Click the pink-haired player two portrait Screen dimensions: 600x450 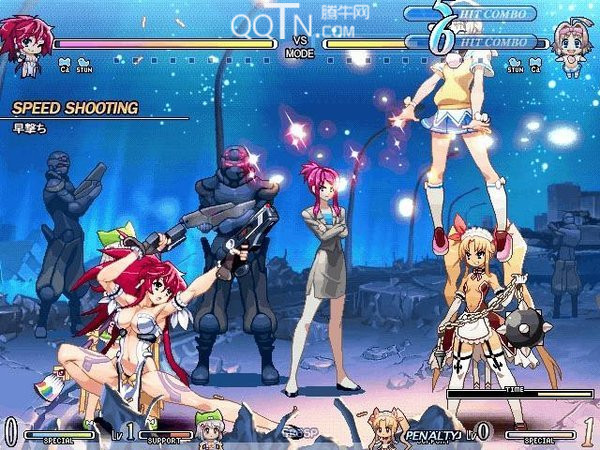[x=570, y=45]
